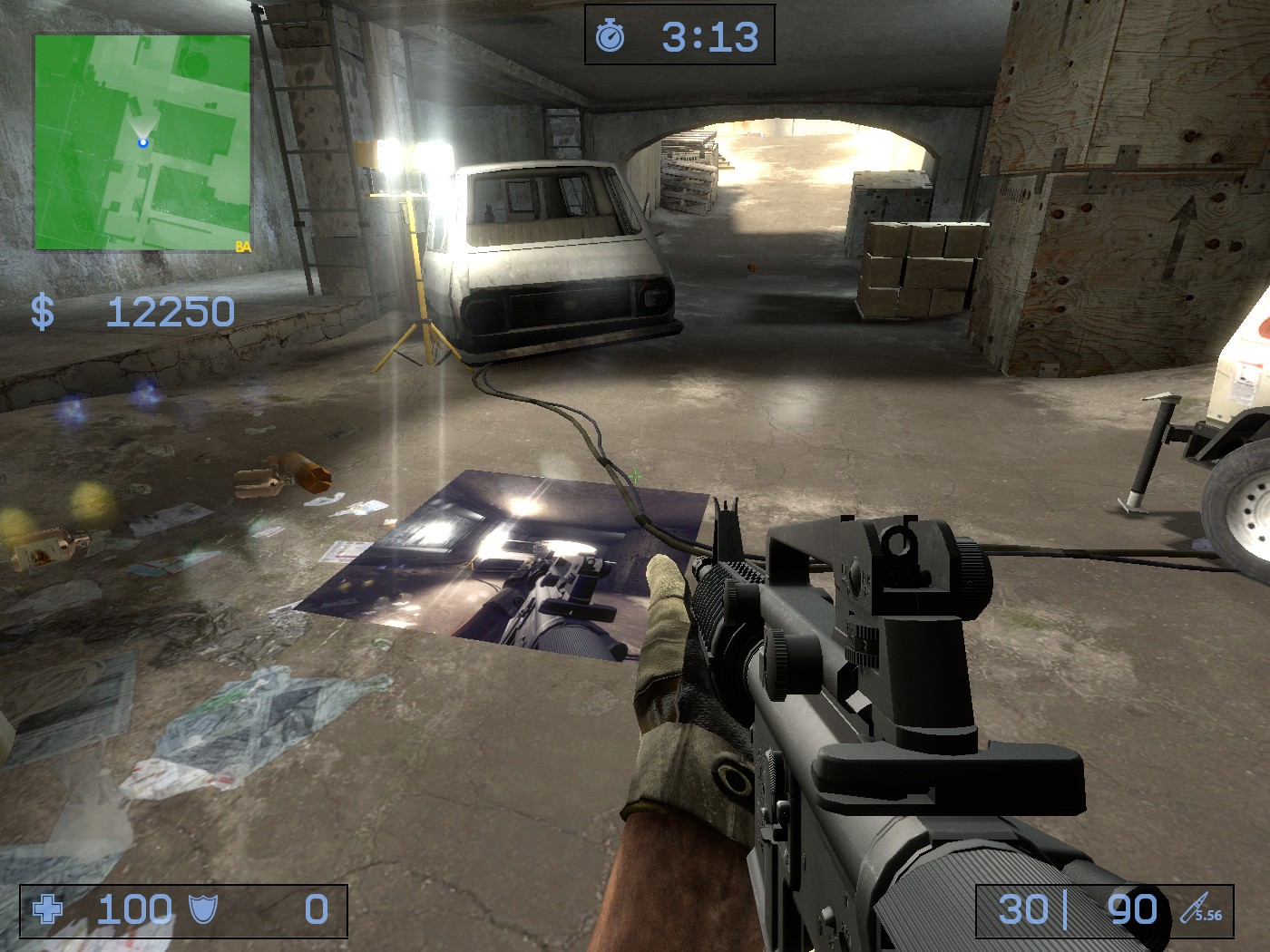Click the dollar sign money icon
This screenshot has width=1270, height=952.
[43, 312]
